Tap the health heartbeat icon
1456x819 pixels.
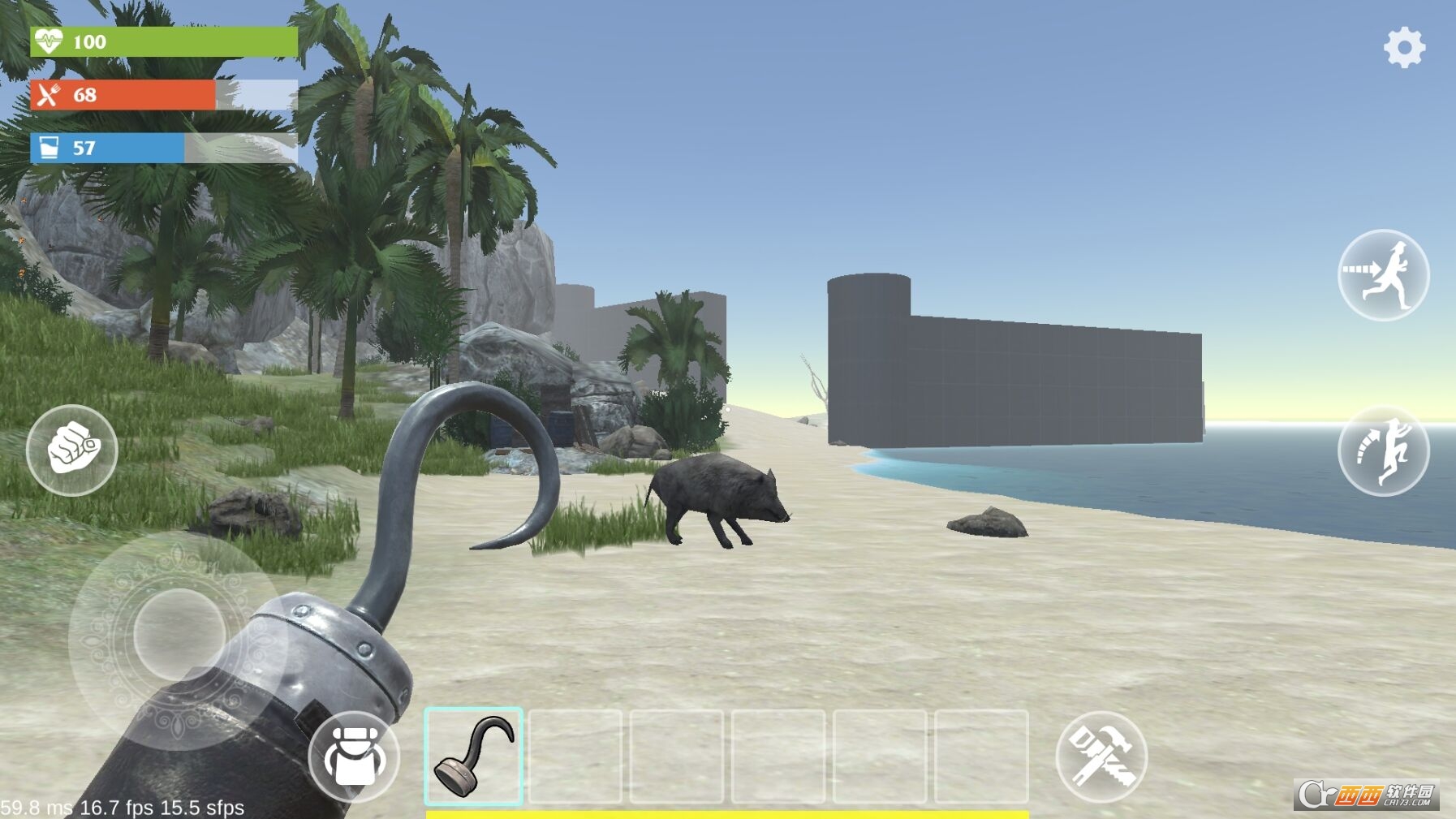pos(49,38)
